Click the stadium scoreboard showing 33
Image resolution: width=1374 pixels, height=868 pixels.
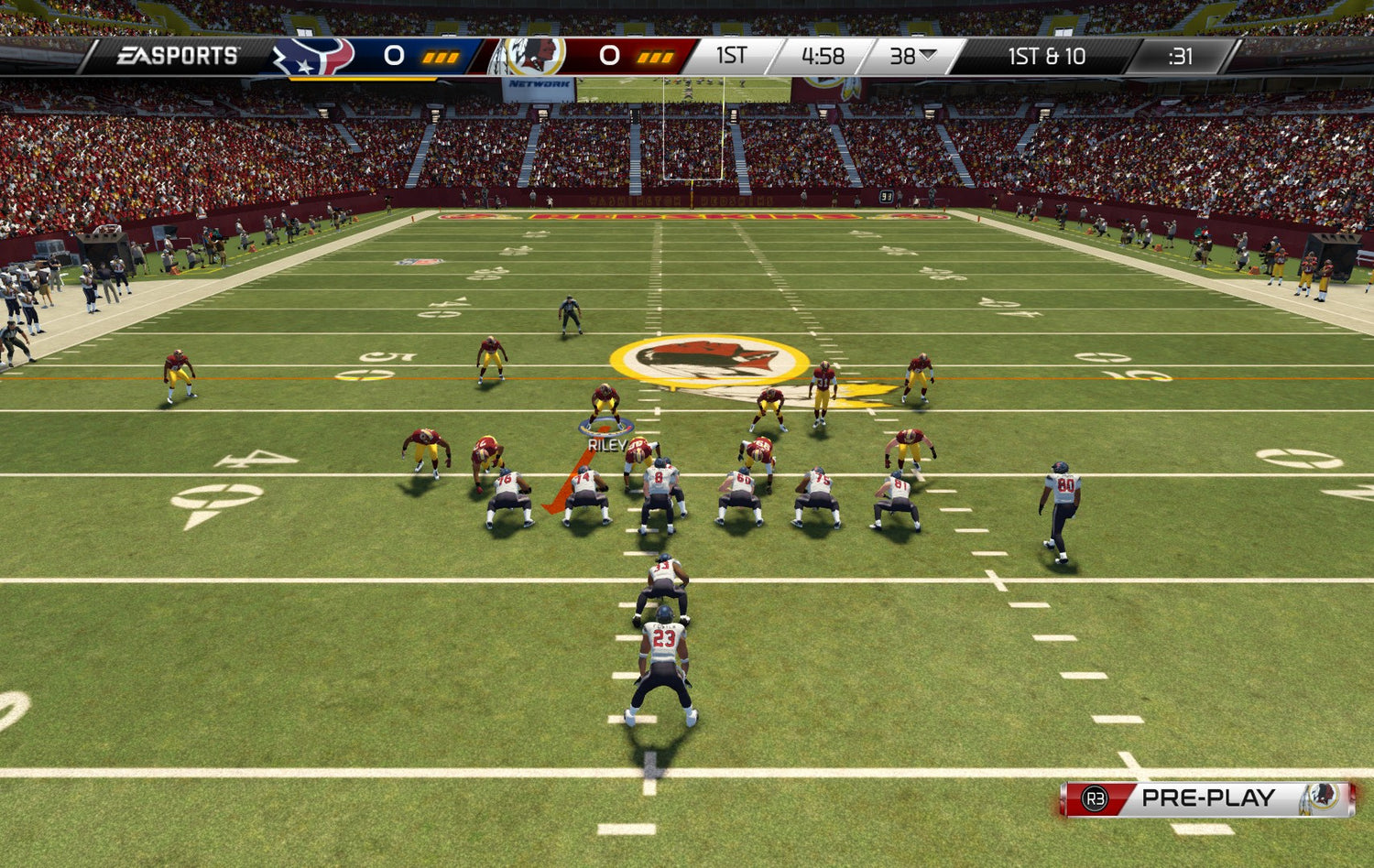(885, 195)
